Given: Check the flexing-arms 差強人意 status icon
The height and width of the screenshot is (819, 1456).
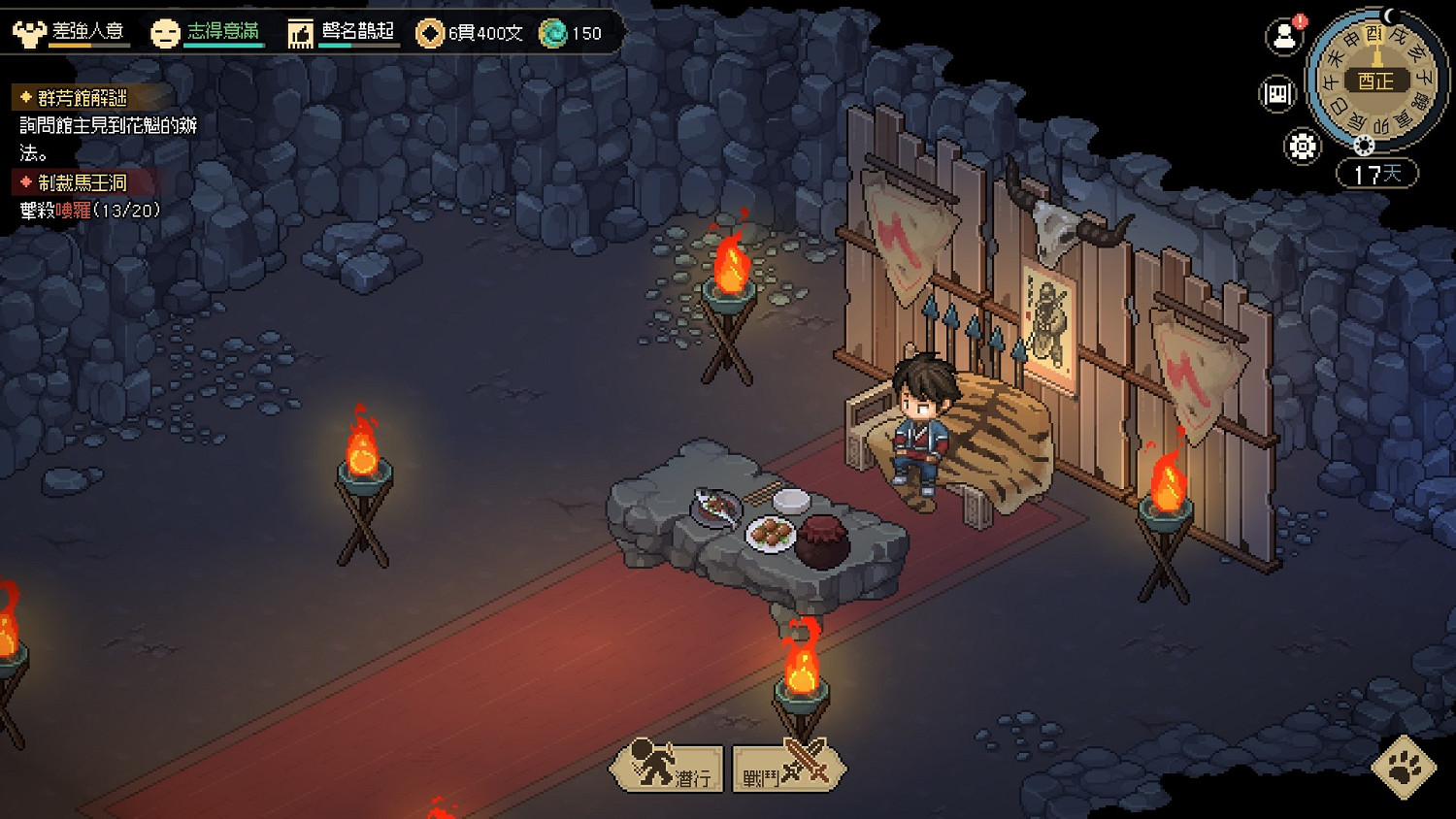Looking at the screenshot, I should point(29,33).
